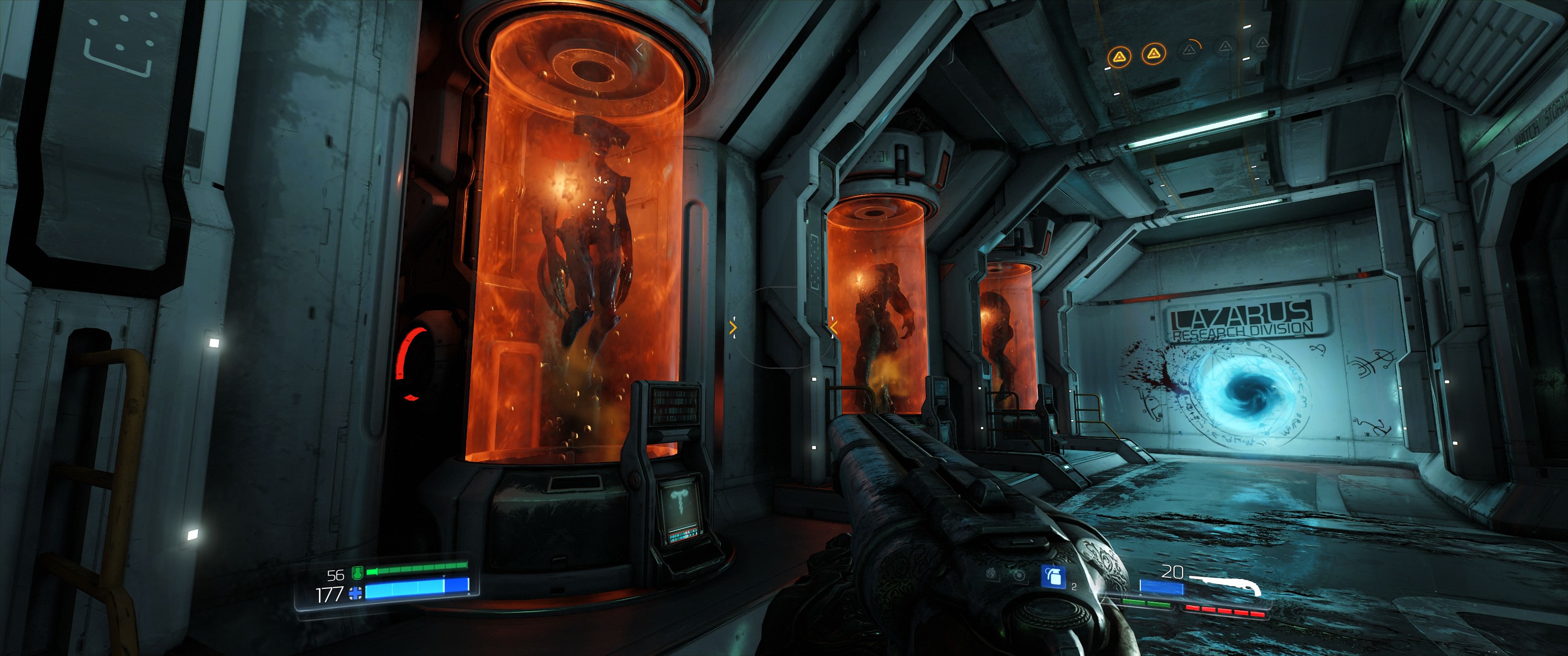Pick the greyed-out siphon grenade icon
Image resolution: width=1568 pixels, height=656 pixels.
click(991, 574)
